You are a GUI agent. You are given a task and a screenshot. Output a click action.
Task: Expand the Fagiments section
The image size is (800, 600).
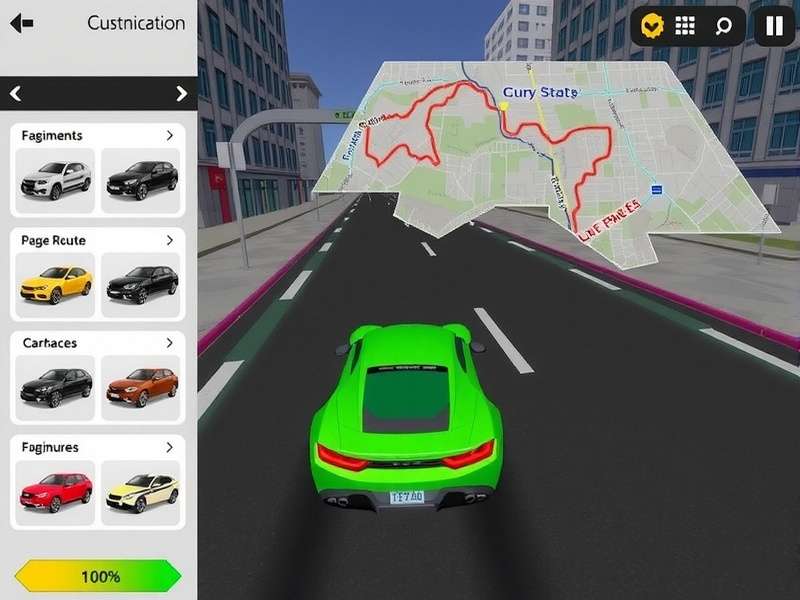pyautogui.click(x=170, y=135)
